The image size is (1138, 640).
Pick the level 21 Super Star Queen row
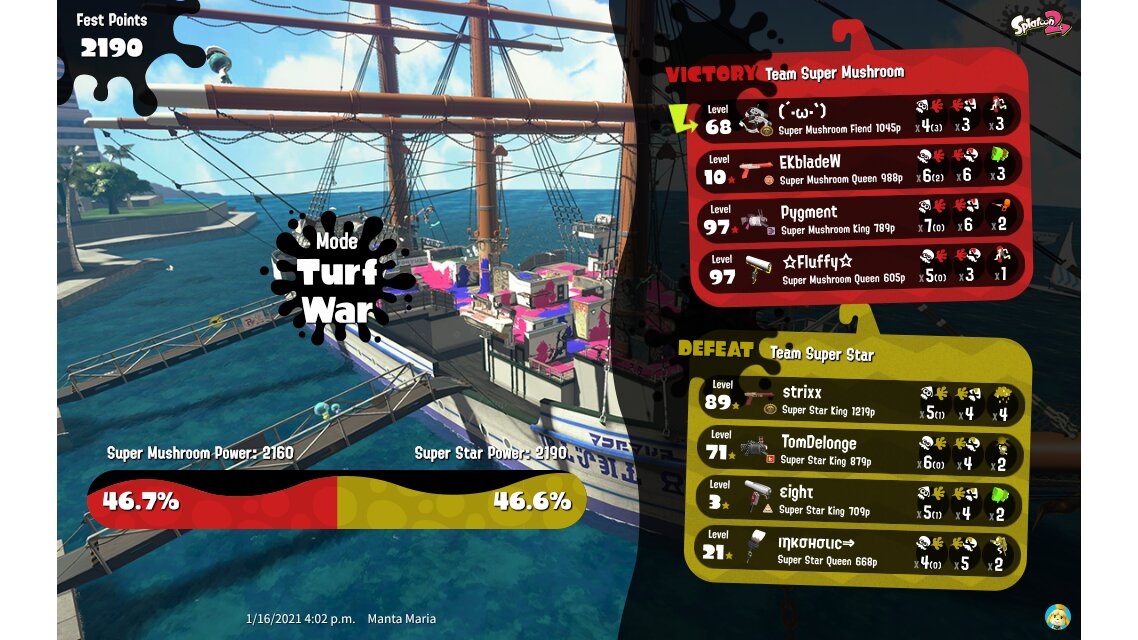pos(858,550)
